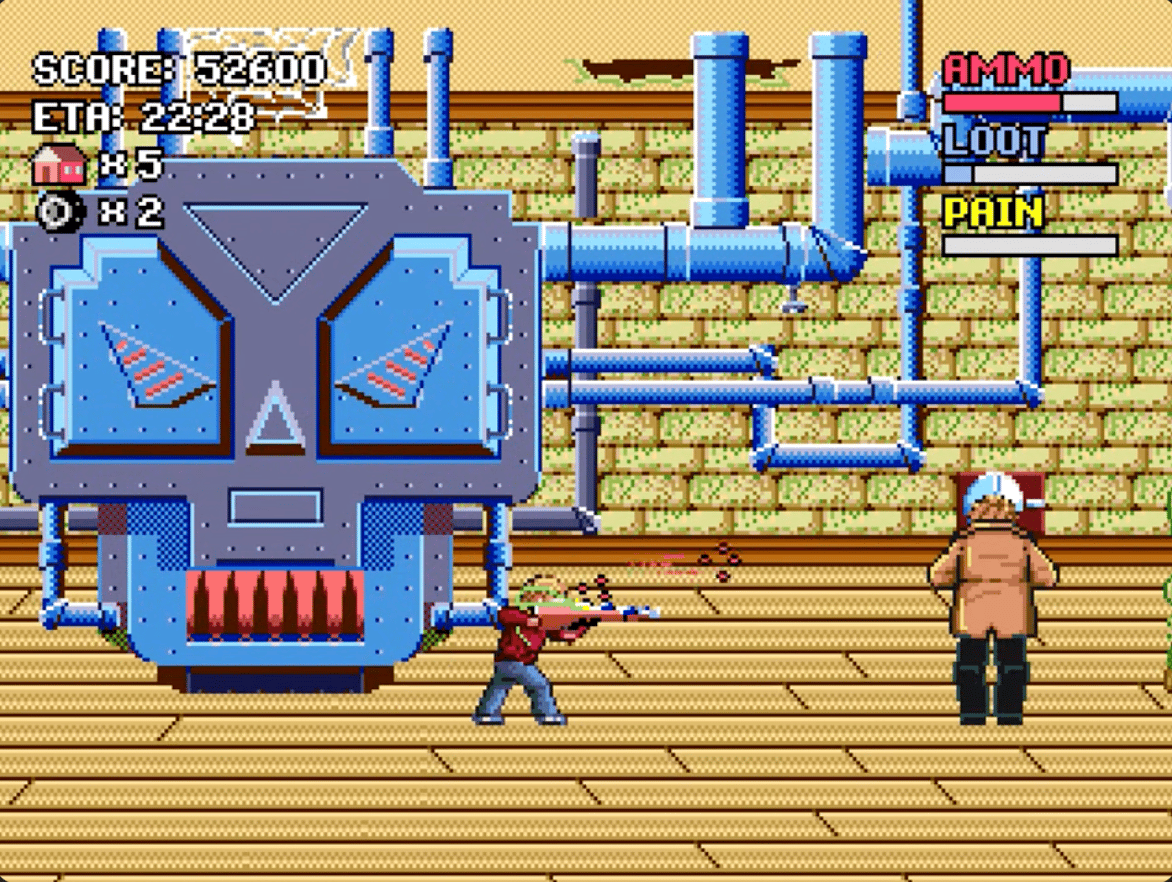Select the tire counter icon
1172x882 pixels.
click(x=57, y=212)
